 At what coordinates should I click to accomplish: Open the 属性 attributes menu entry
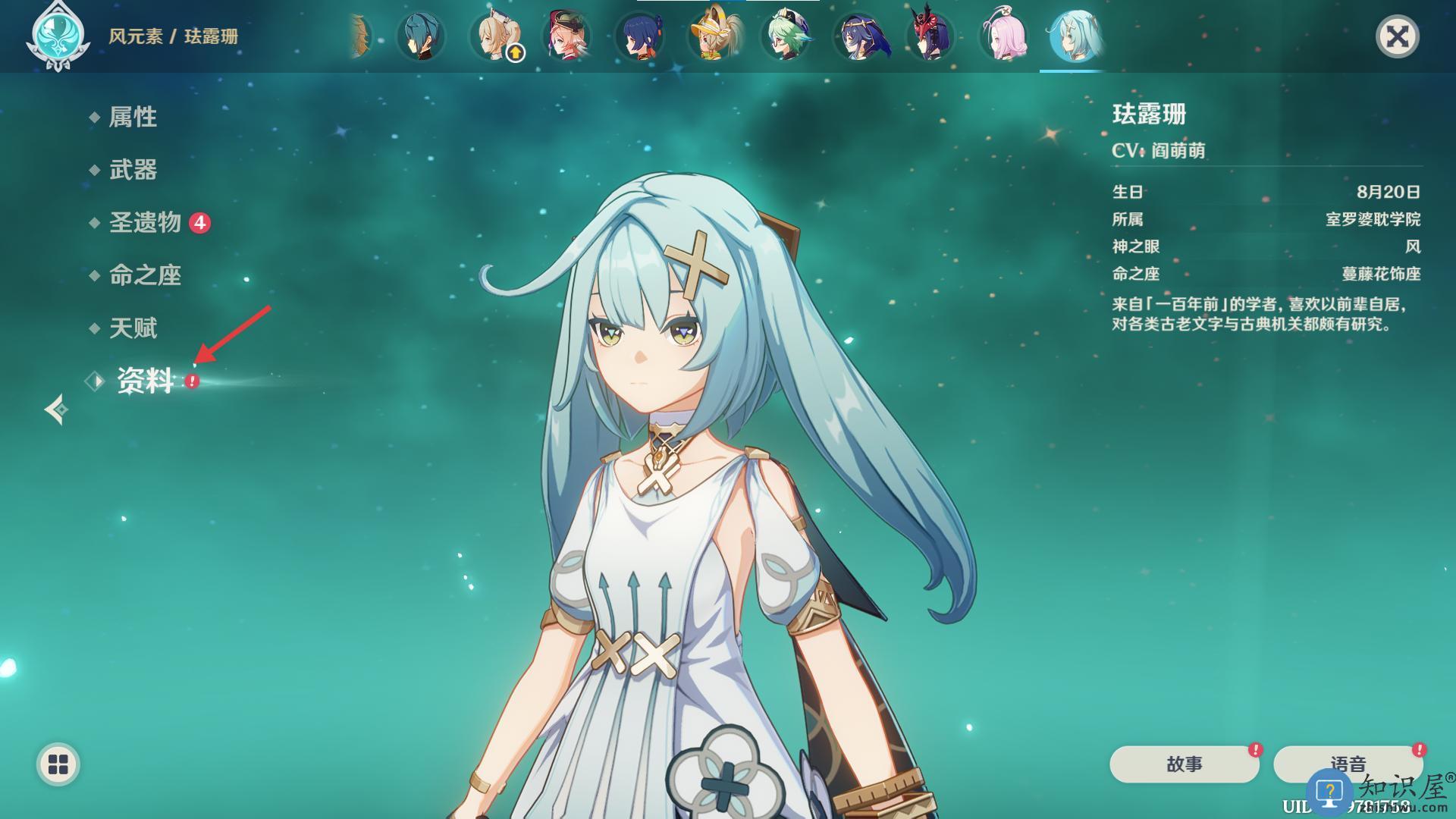point(133,117)
